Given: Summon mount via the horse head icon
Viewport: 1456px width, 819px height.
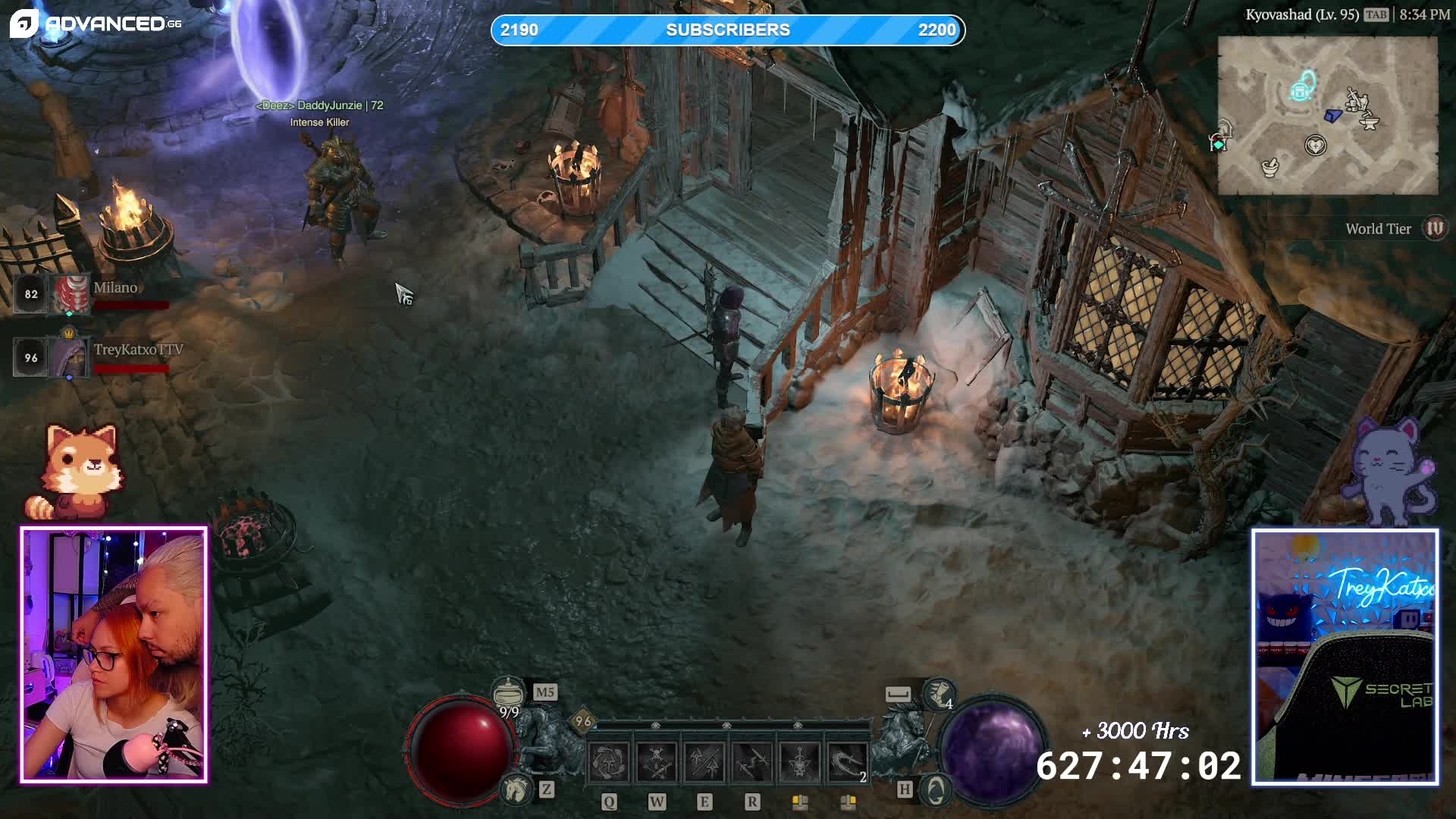Looking at the screenshot, I should pos(517,789).
